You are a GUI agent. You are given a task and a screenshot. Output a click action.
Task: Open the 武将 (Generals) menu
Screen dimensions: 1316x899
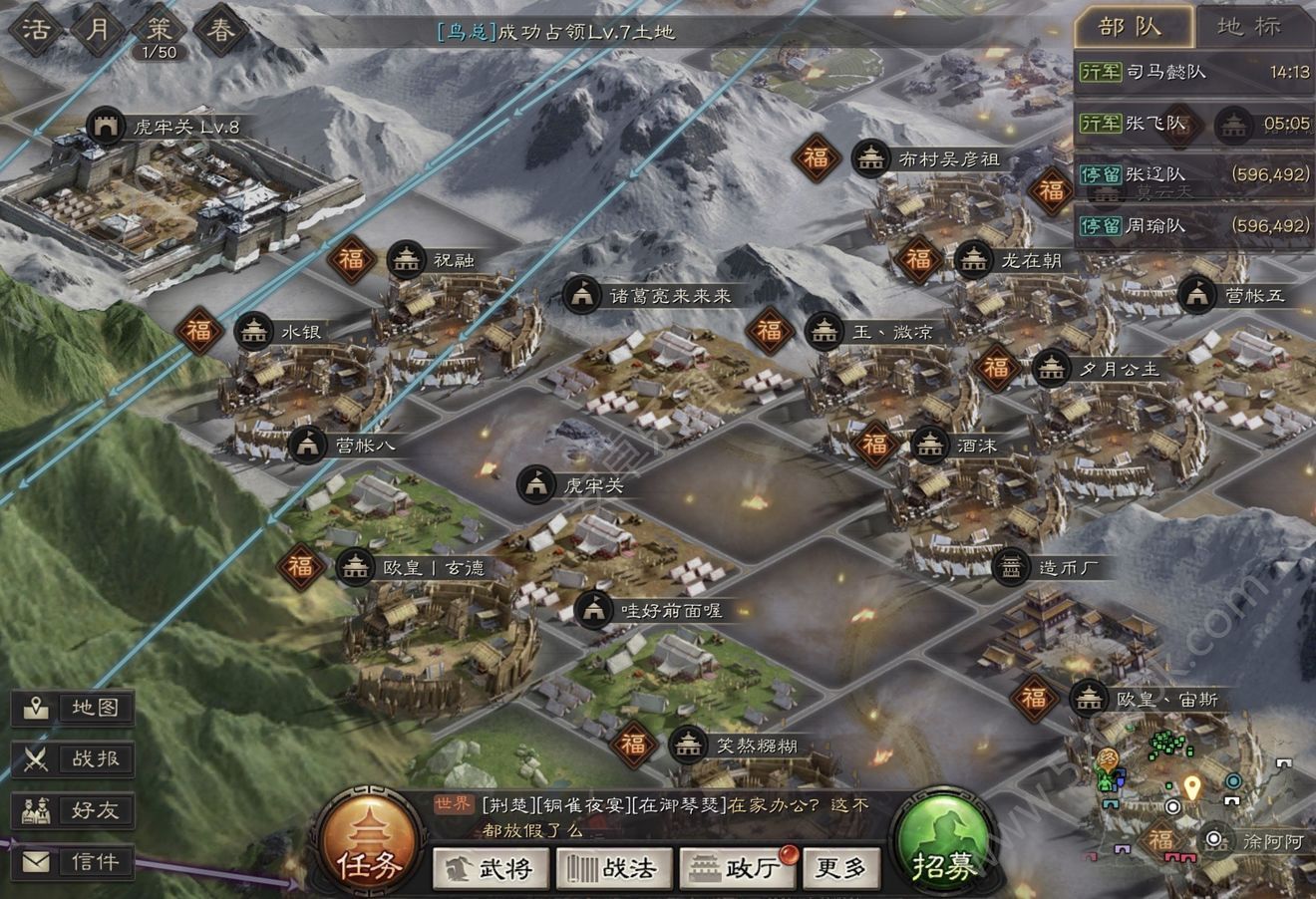(492, 868)
